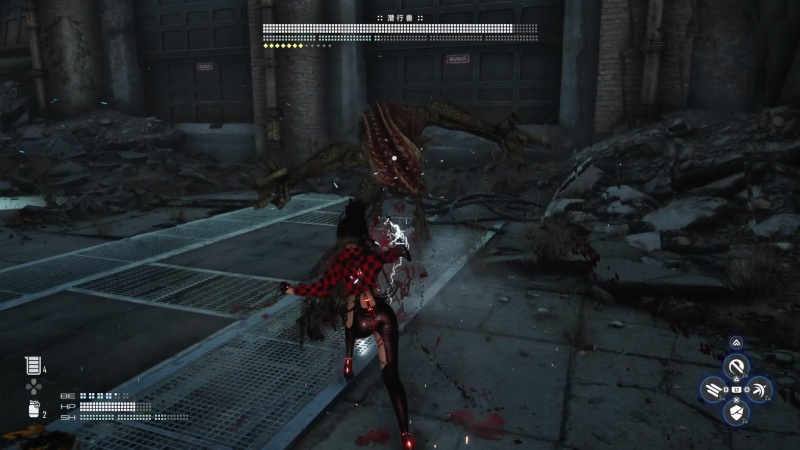The image size is (800, 450).
Task: Use the healing tumbler item icon
Action: 31,366
